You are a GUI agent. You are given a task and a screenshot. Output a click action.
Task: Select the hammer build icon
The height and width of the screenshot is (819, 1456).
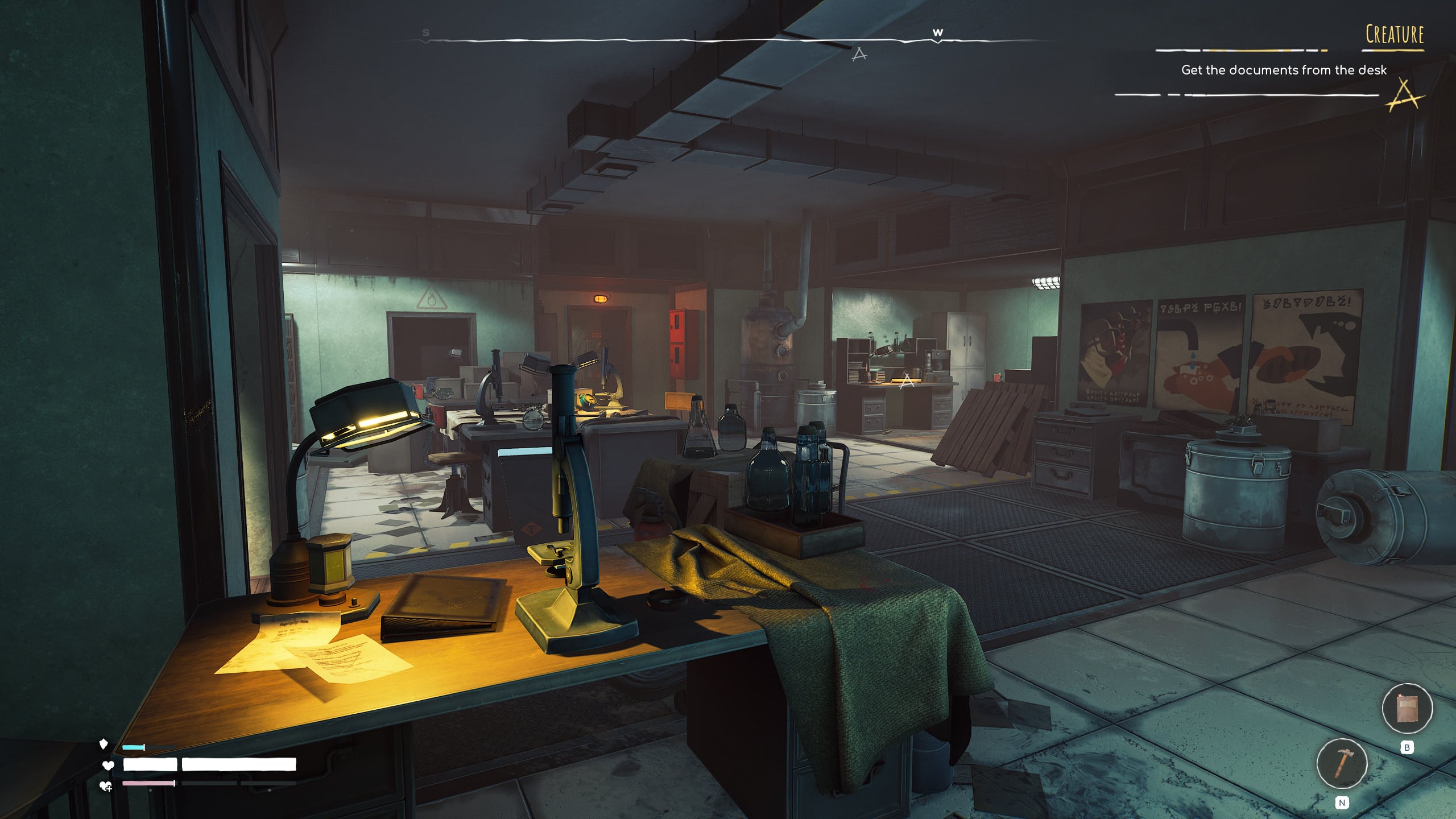(1342, 763)
